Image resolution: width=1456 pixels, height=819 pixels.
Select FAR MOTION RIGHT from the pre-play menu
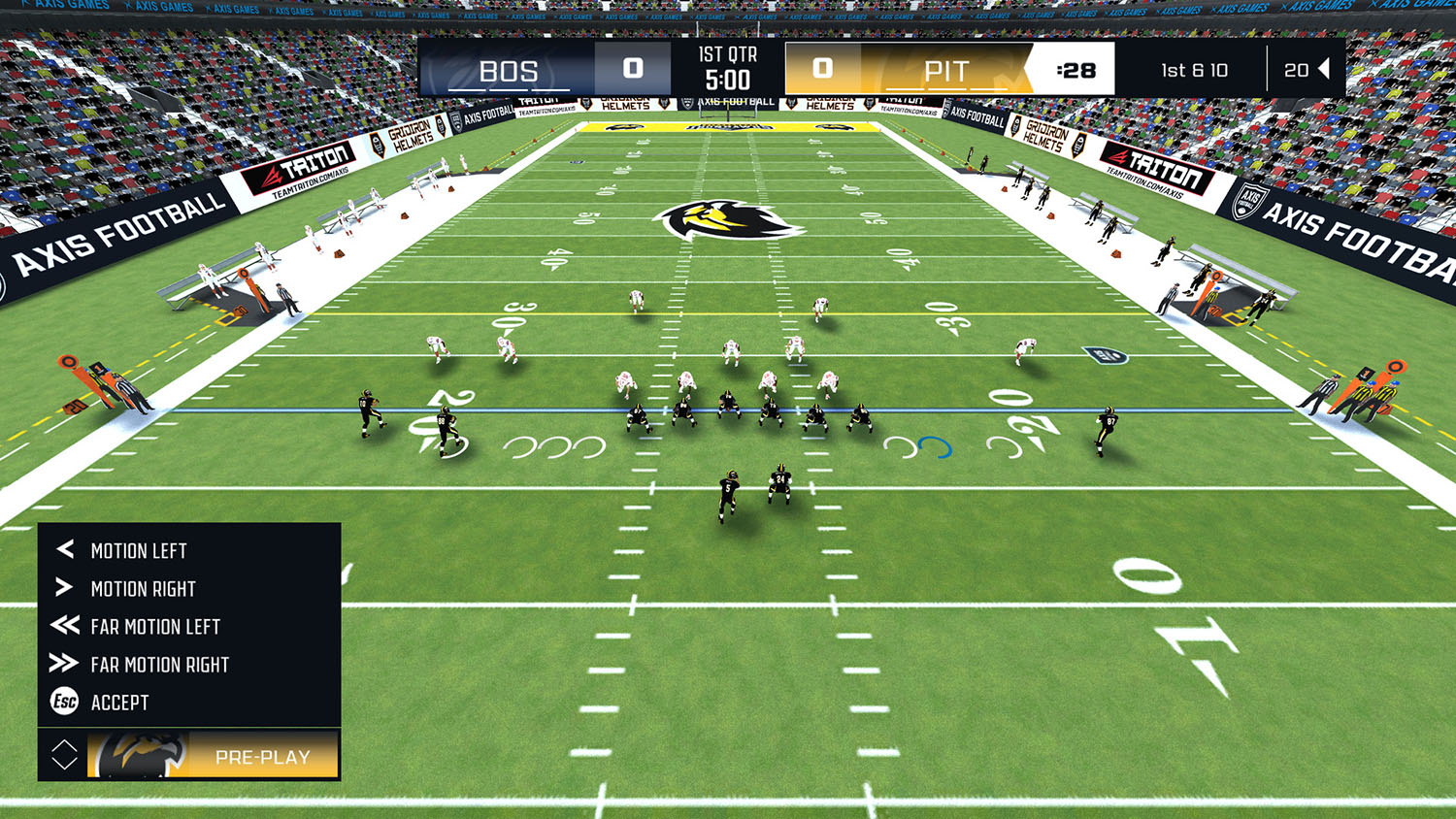(x=160, y=665)
